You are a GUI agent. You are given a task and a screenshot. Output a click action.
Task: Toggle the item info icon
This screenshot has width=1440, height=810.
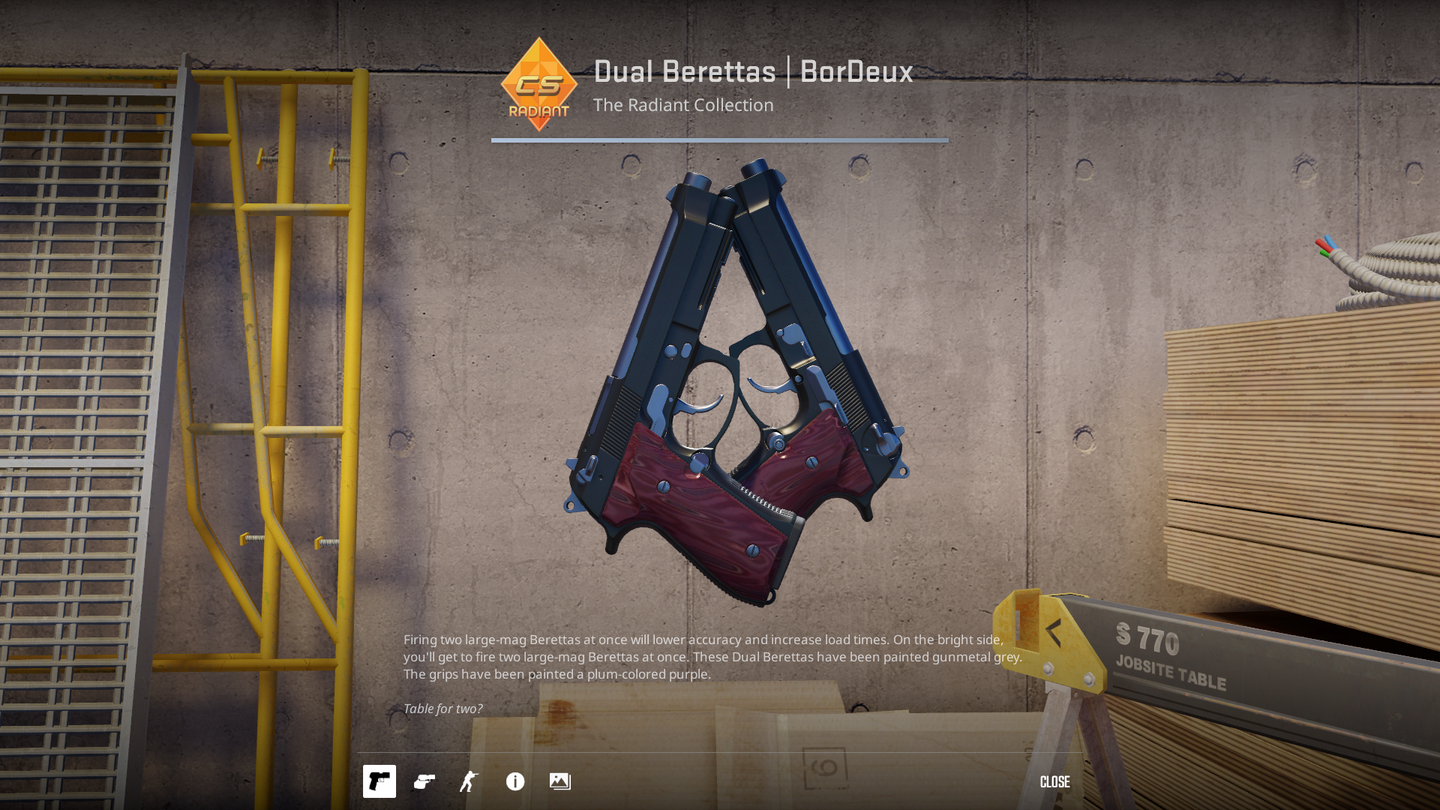coord(515,781)
